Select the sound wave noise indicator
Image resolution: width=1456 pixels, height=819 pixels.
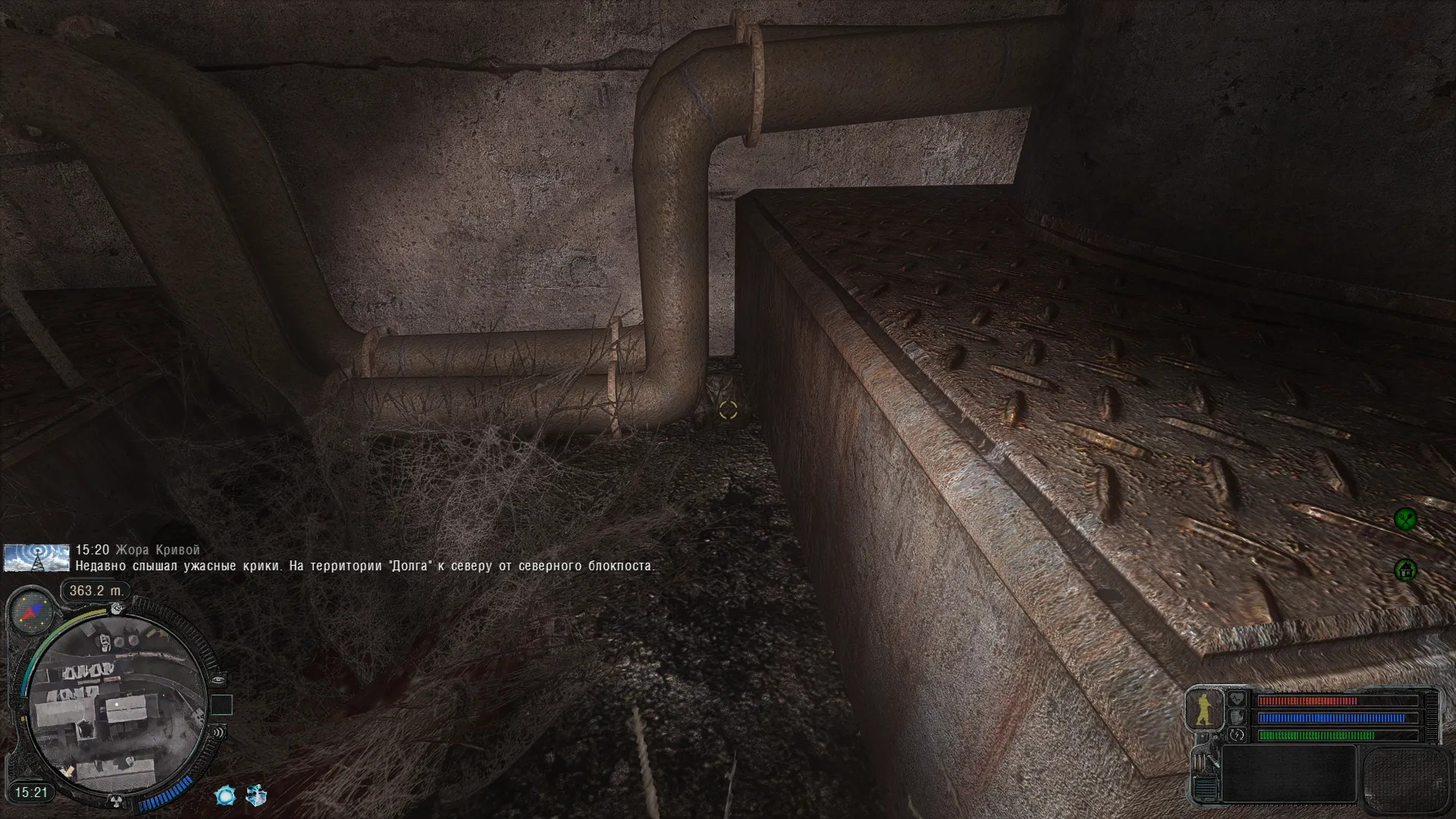218,733
